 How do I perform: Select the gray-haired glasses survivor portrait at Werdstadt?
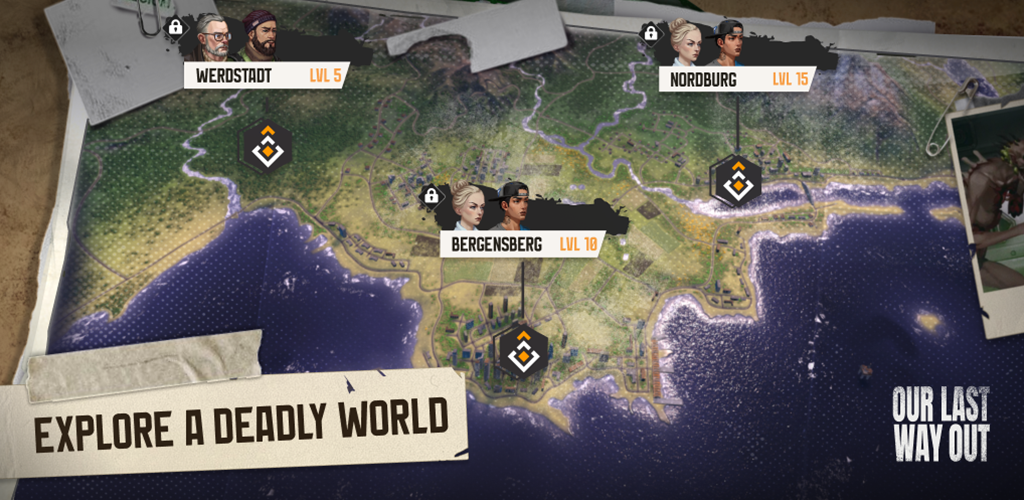click(214, 39)
